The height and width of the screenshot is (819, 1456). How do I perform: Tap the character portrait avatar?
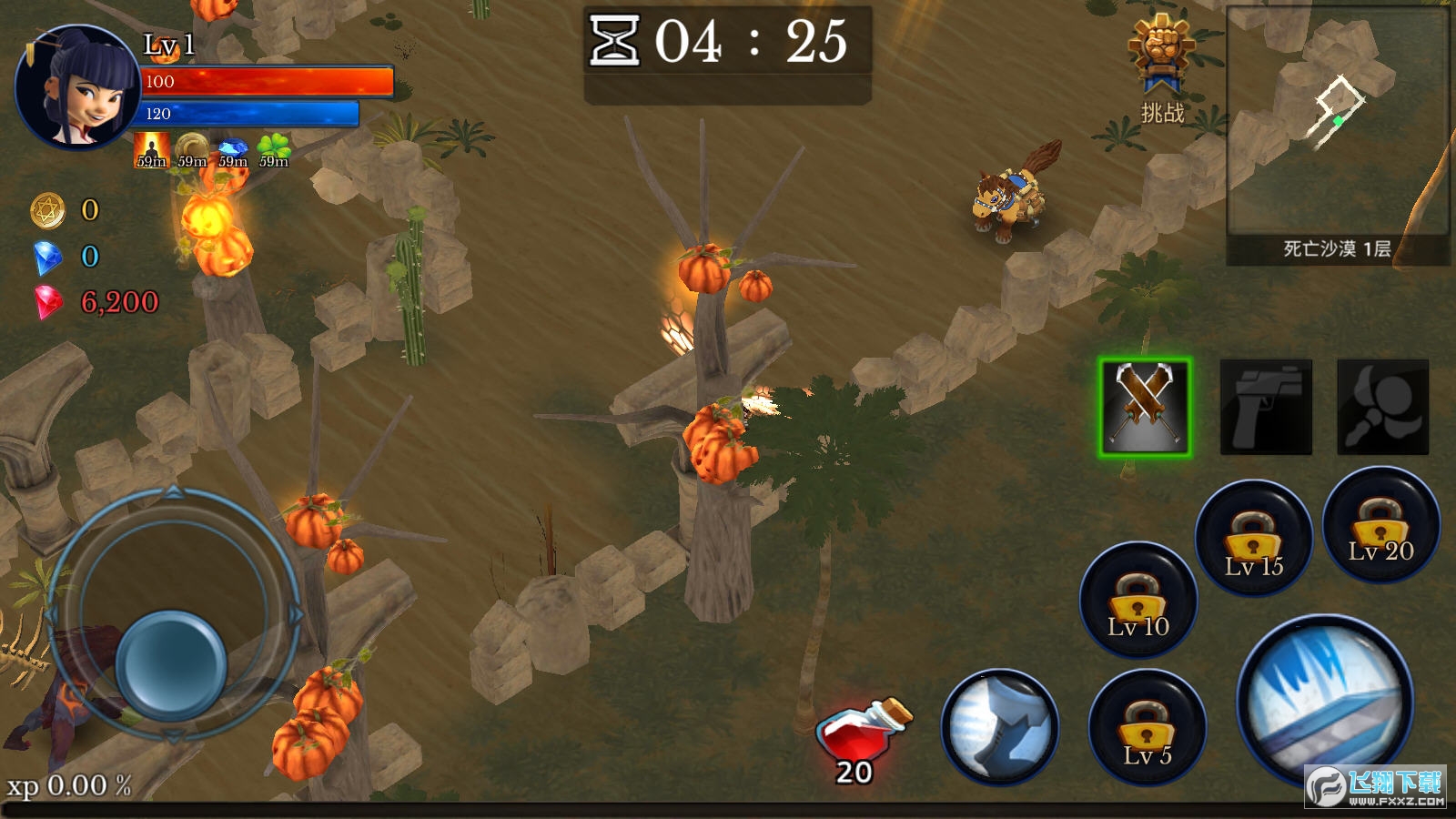click(77, 88)
